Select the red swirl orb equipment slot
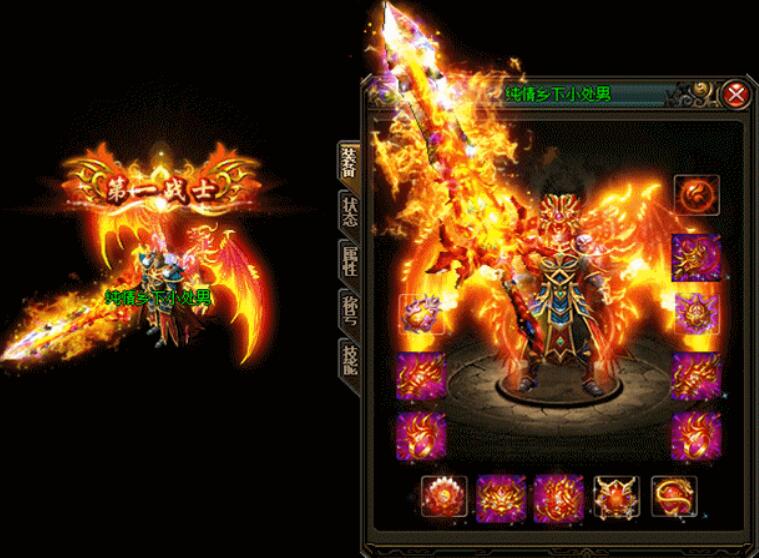759x558 pixels. coord(697,194)
